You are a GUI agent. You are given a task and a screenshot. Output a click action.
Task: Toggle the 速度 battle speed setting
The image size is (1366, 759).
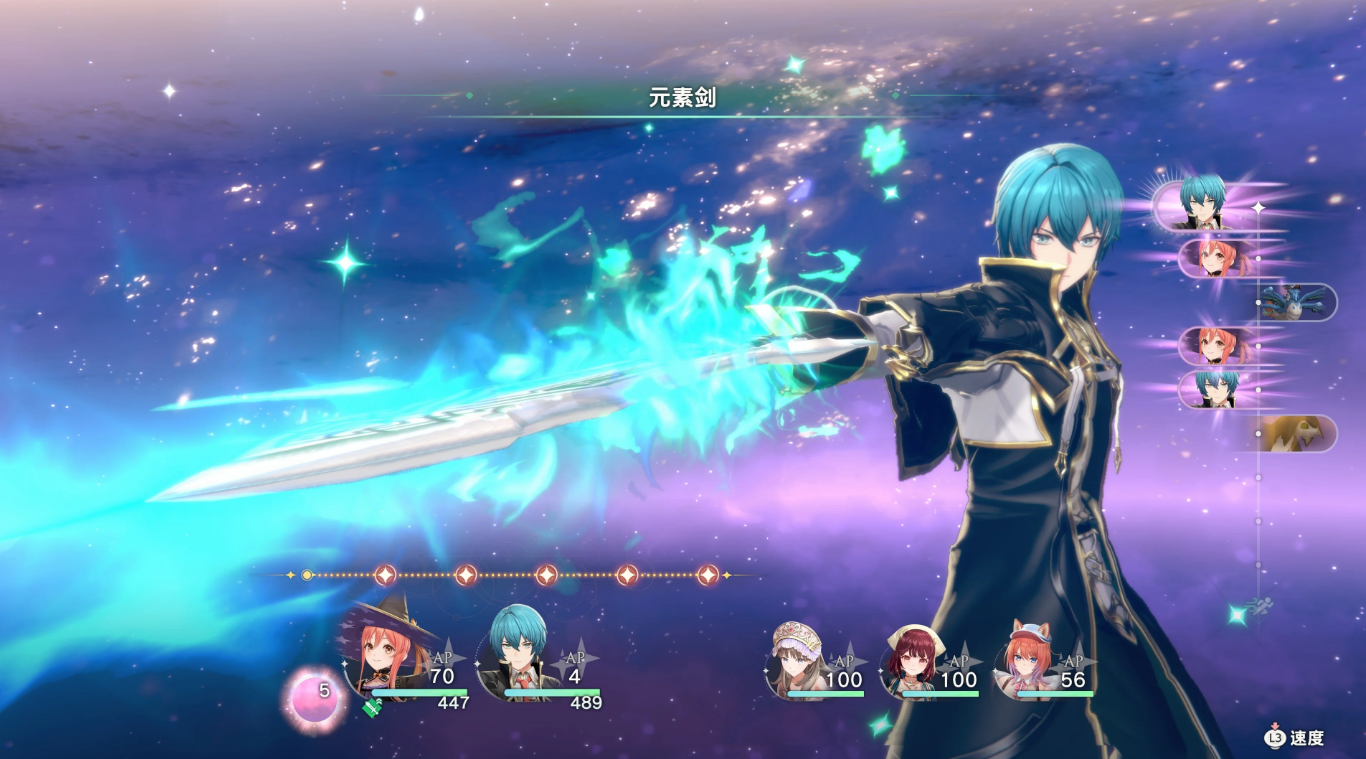[x=1296, y=738]
